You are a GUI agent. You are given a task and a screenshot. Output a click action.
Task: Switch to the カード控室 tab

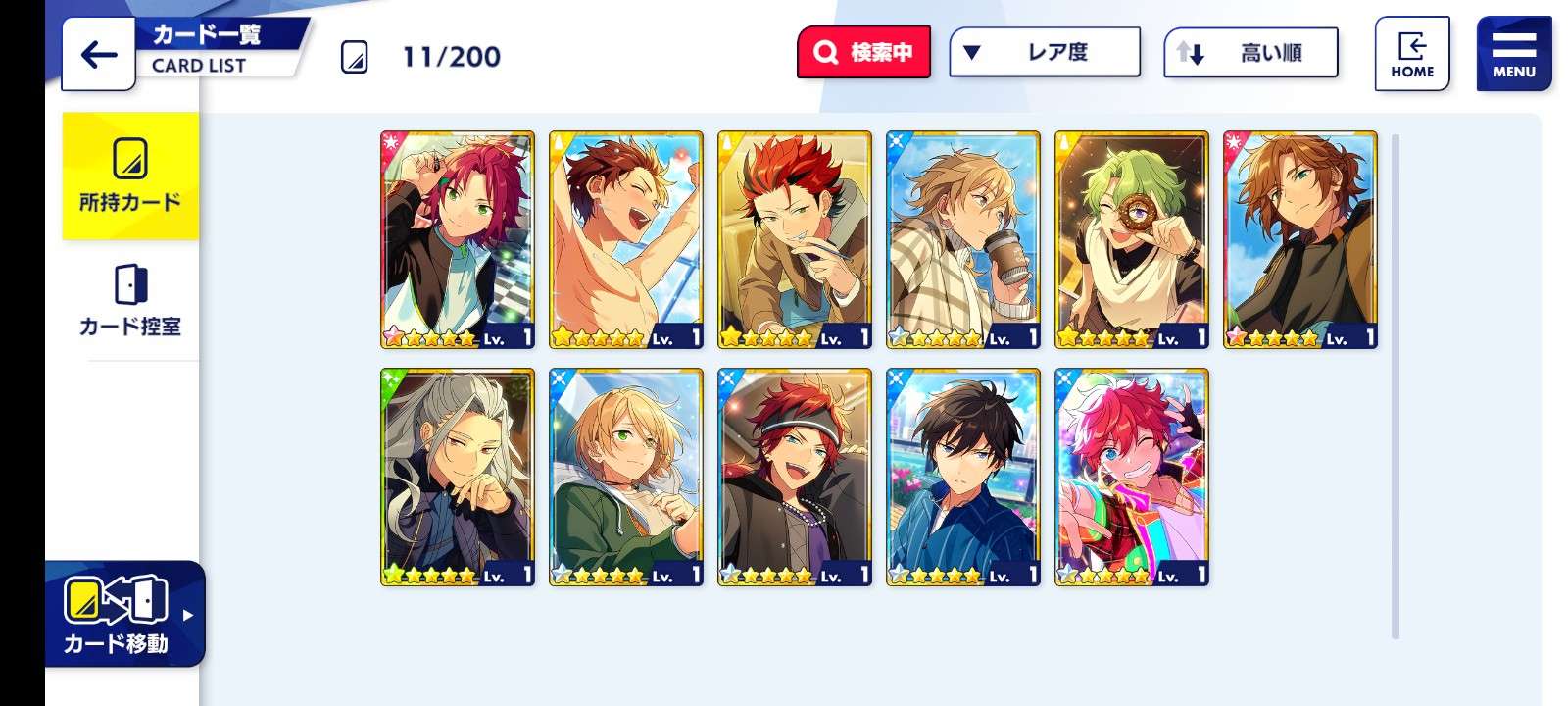tap(130, 300)
